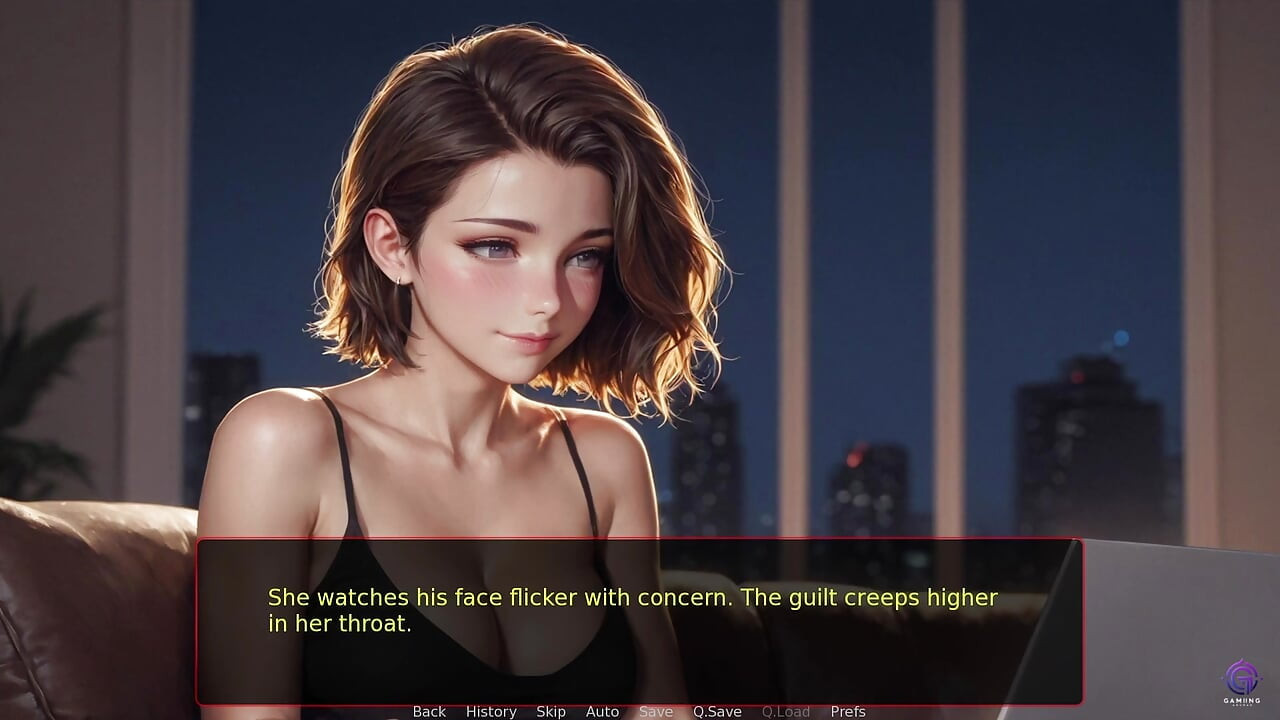Toggle Auto text advance
Image resolution: width=1280 pixels, height=720 pixels.
click(x=602, y=711)
